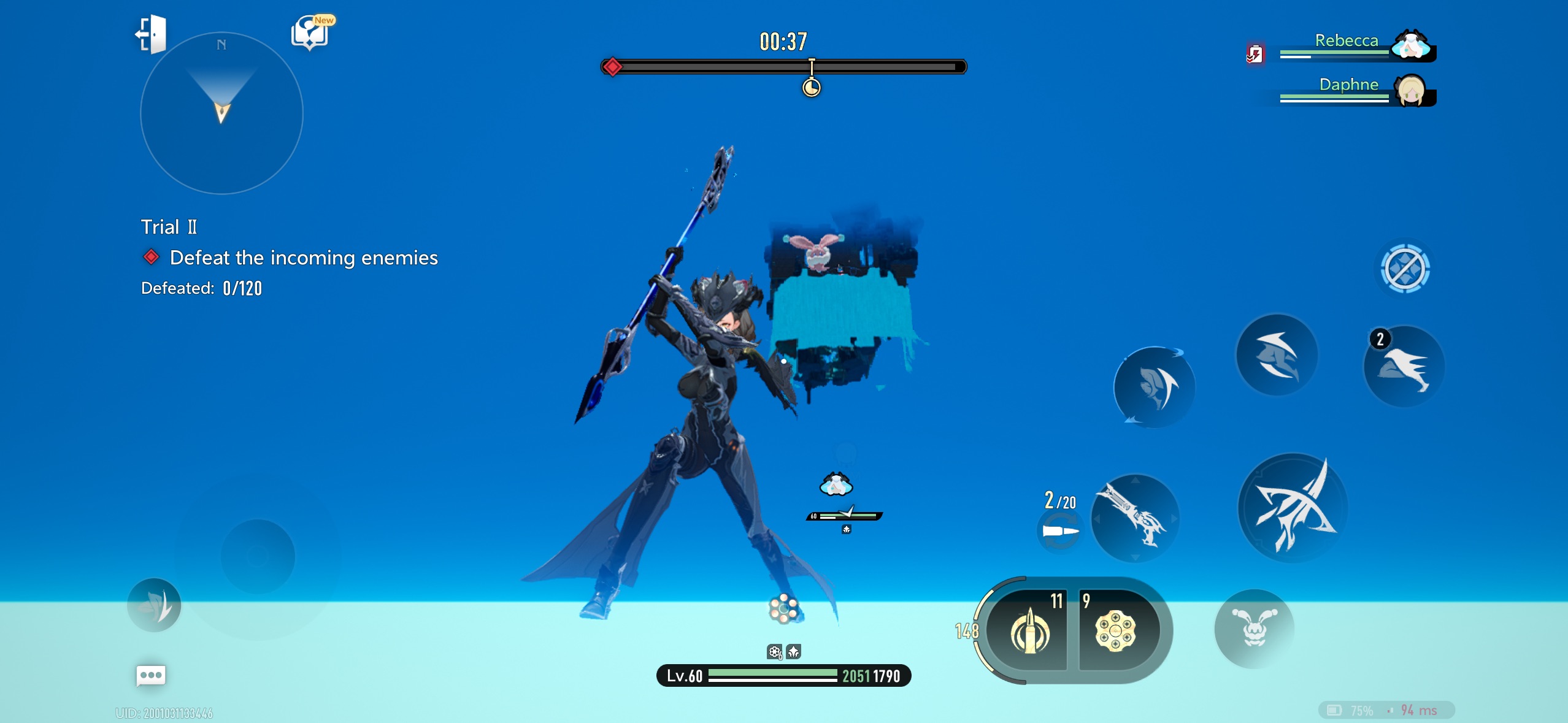
Task: Tap the exit door icon
Action: point(151,34)
